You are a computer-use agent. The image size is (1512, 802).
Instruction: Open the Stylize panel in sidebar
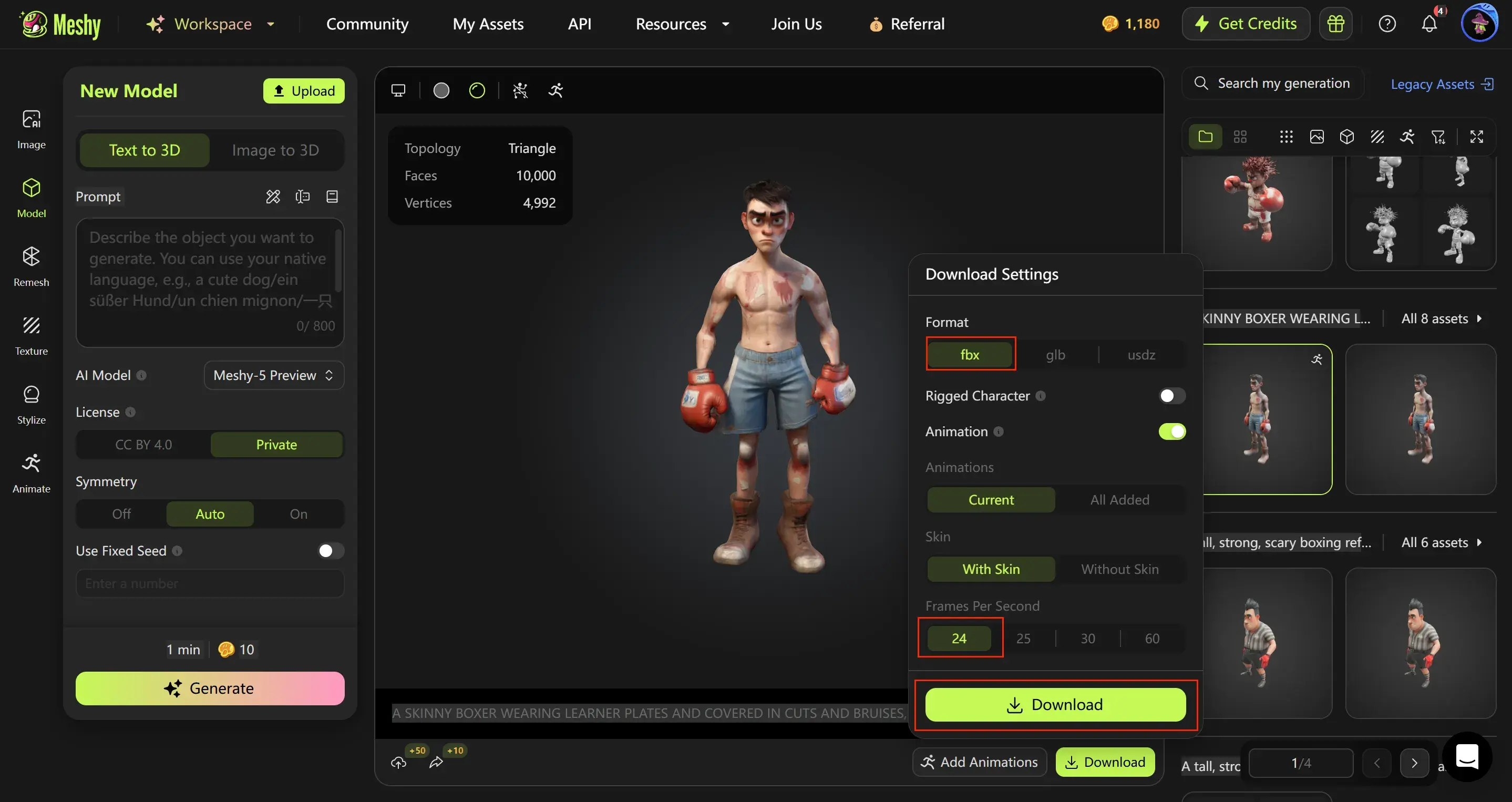coord(30,405)
